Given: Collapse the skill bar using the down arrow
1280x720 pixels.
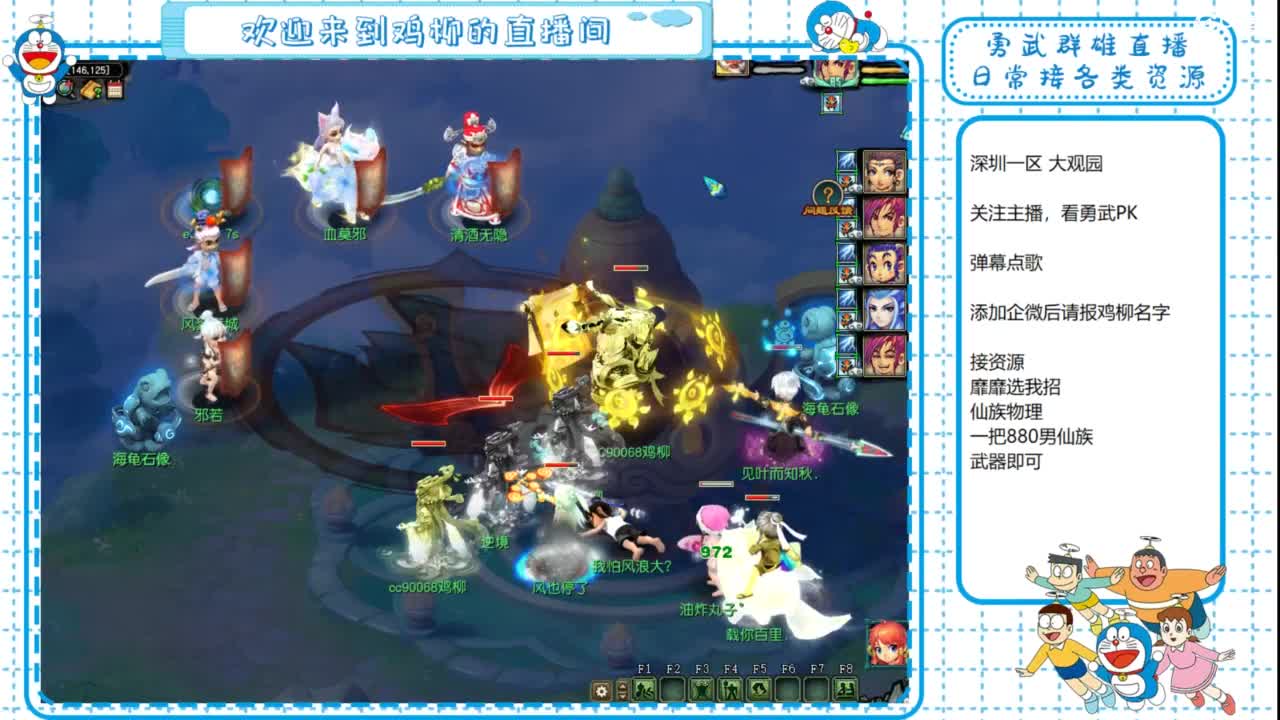Looking at the screenshot, I should click(622, 695).
